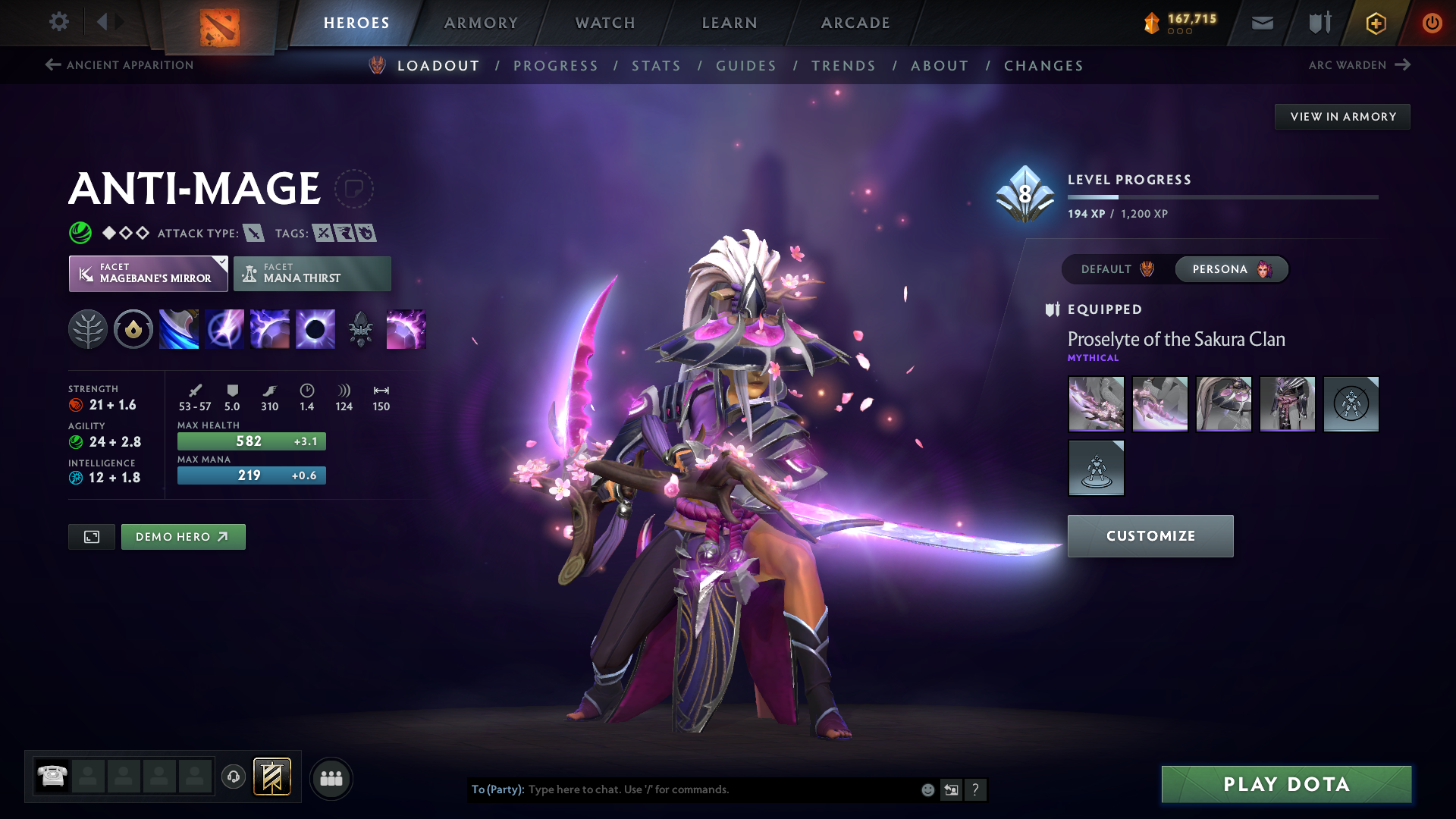Select the Blink ability icon
This screenshot has width=1456, height=819.
point(224,328)
